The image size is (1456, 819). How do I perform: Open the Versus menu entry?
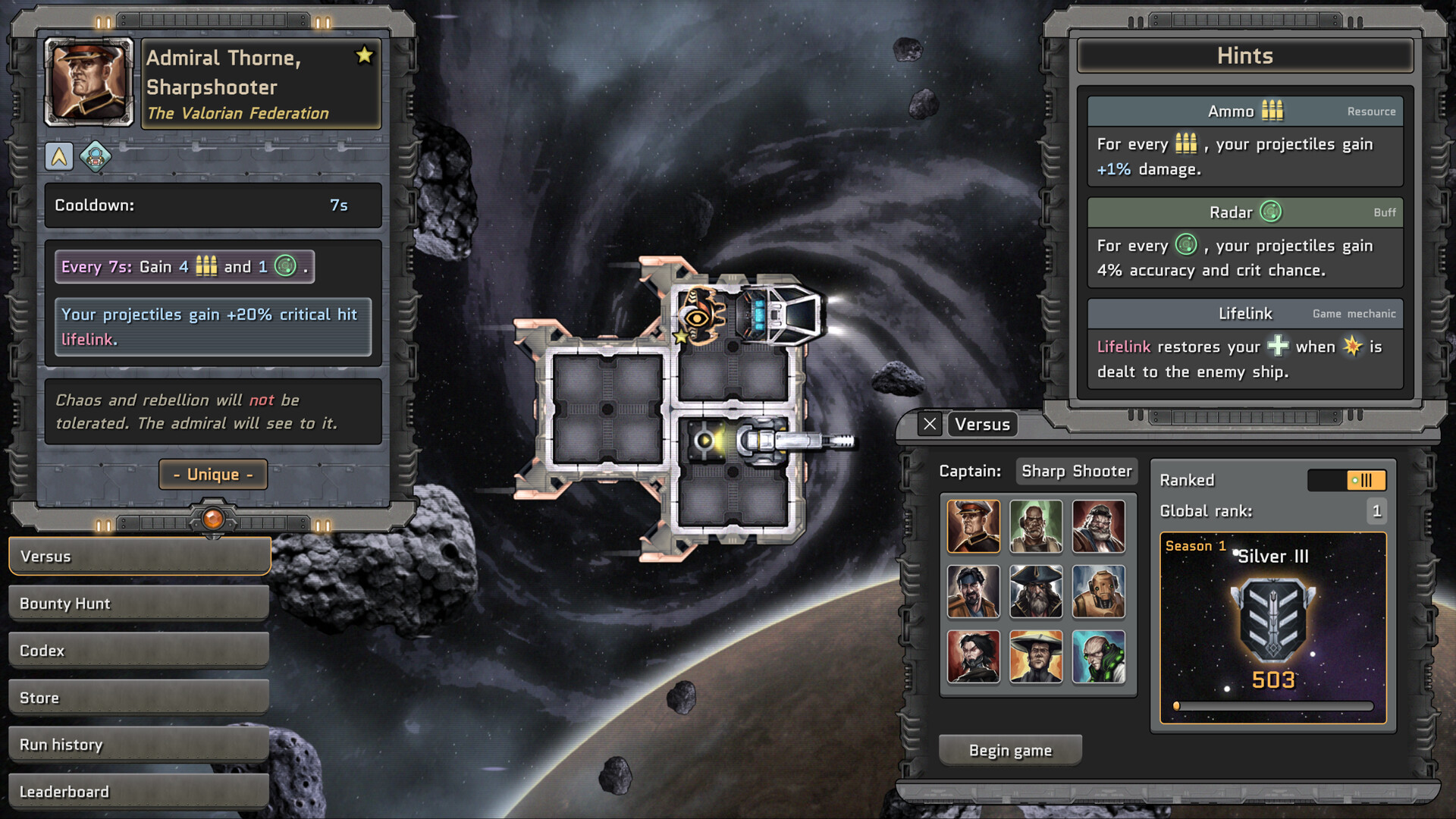coord(140,557)
